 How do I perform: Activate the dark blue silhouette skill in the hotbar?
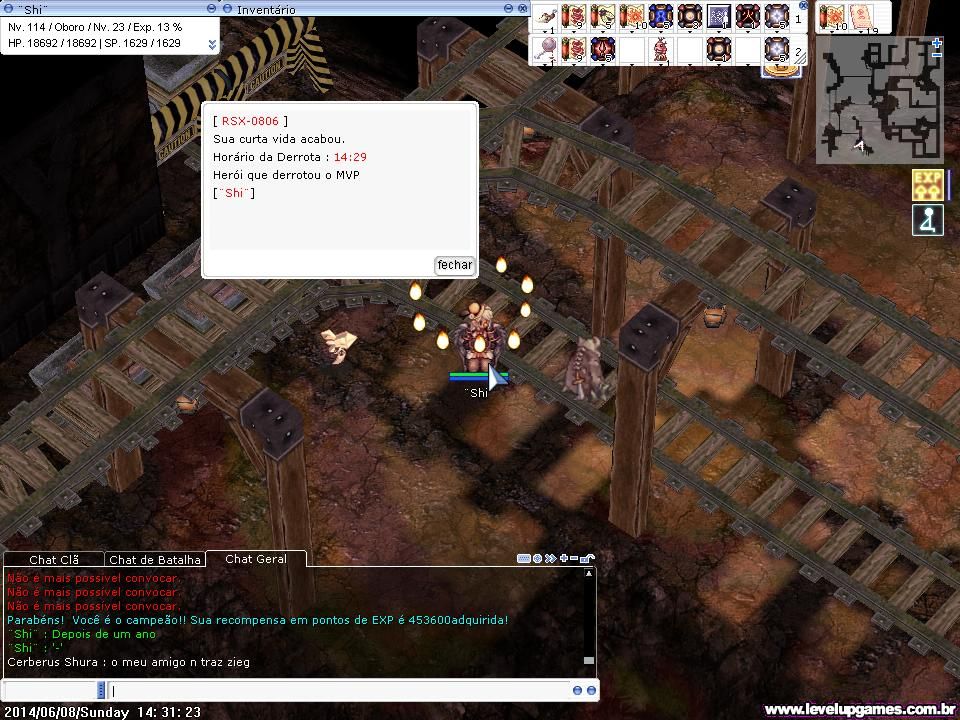[718, 17]
